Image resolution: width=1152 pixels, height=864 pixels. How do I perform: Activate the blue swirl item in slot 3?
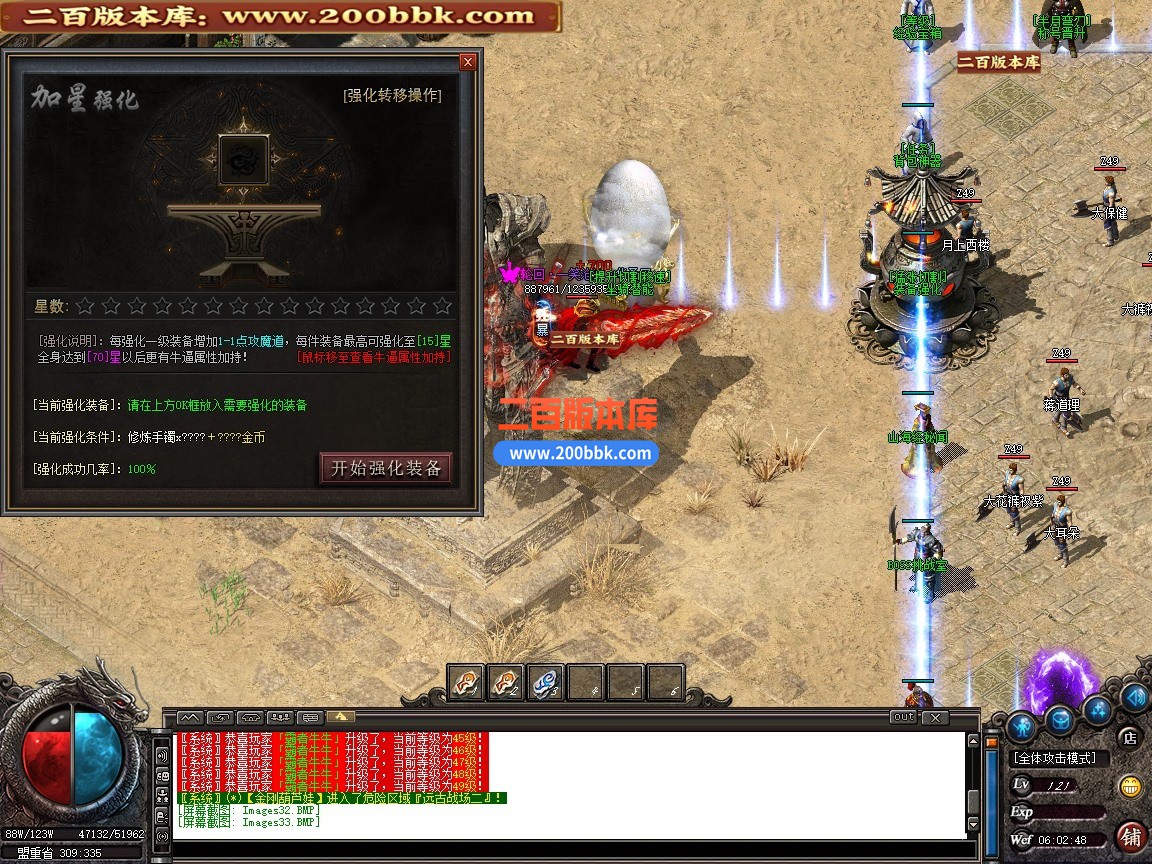point(546,682)
